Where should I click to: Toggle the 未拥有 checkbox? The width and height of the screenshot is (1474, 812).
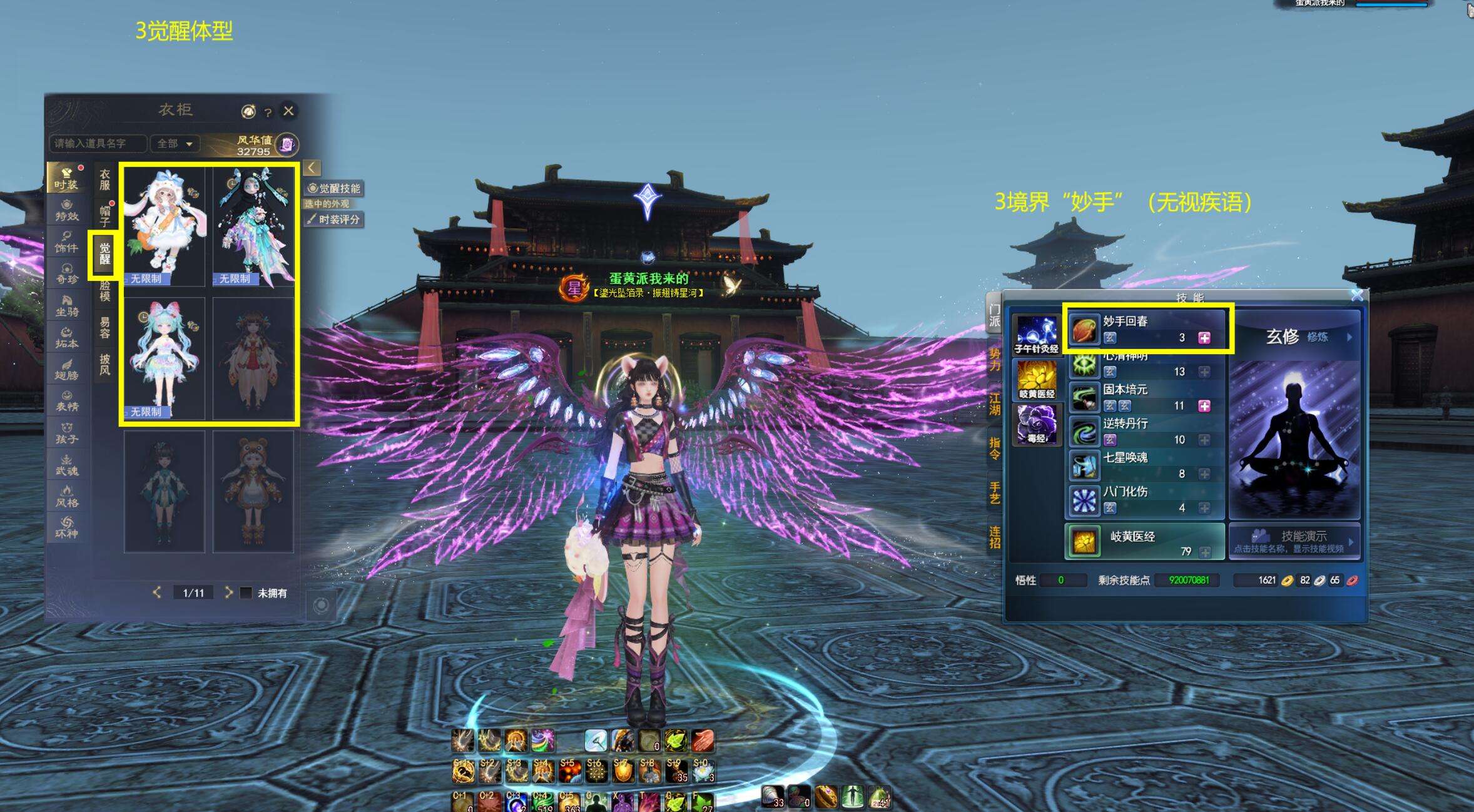pos(247,592)
